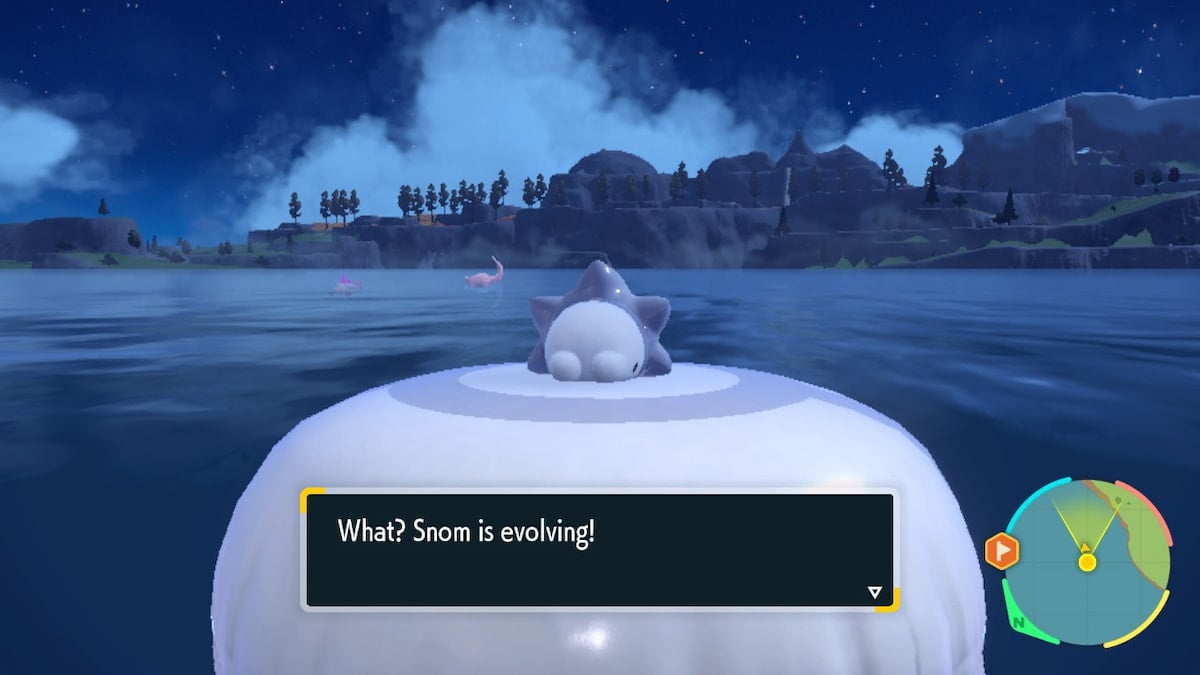Click the circular minimap

(x=1087, y=561)
